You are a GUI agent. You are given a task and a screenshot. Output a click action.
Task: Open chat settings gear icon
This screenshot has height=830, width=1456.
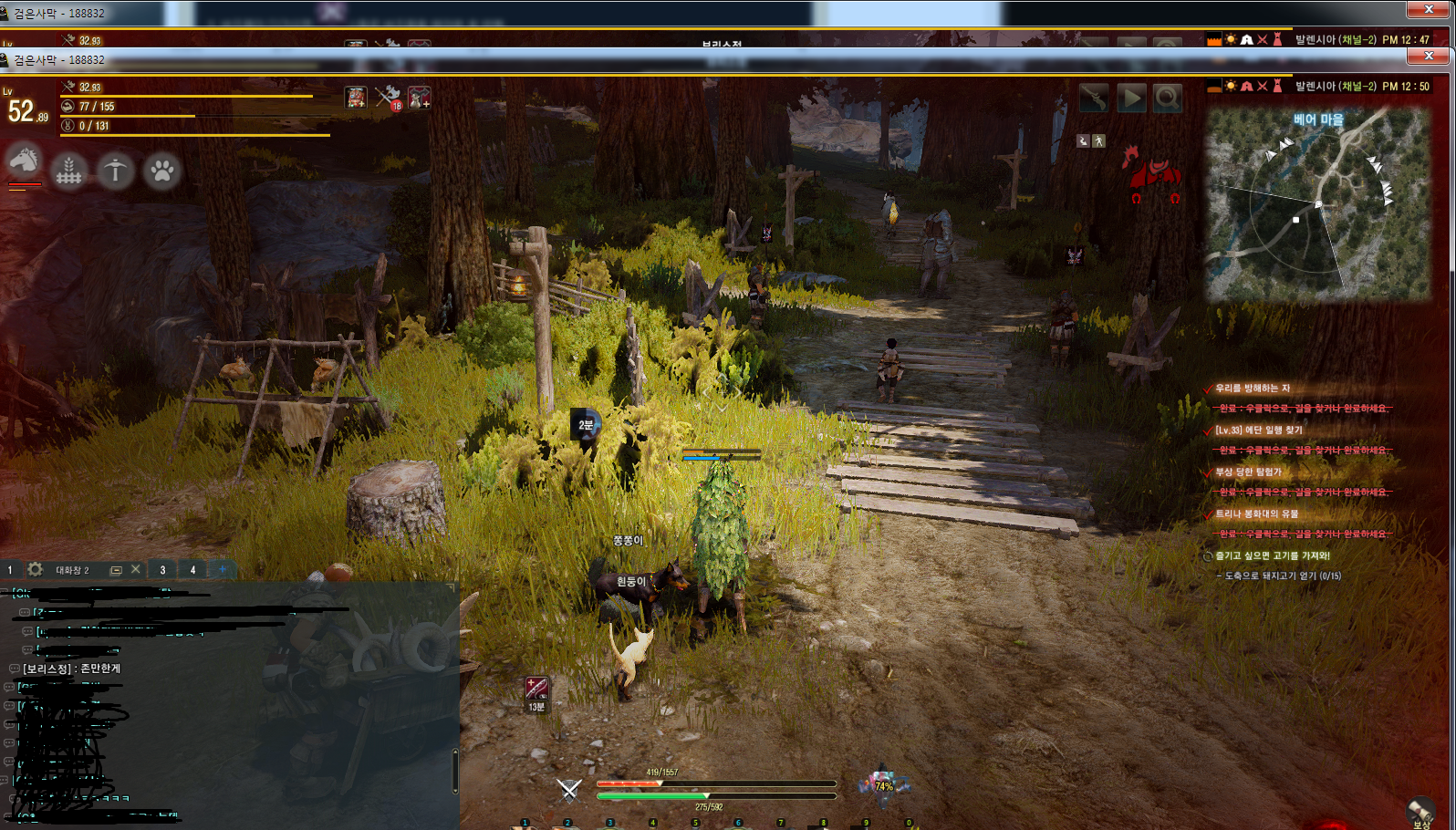(36, 570)
